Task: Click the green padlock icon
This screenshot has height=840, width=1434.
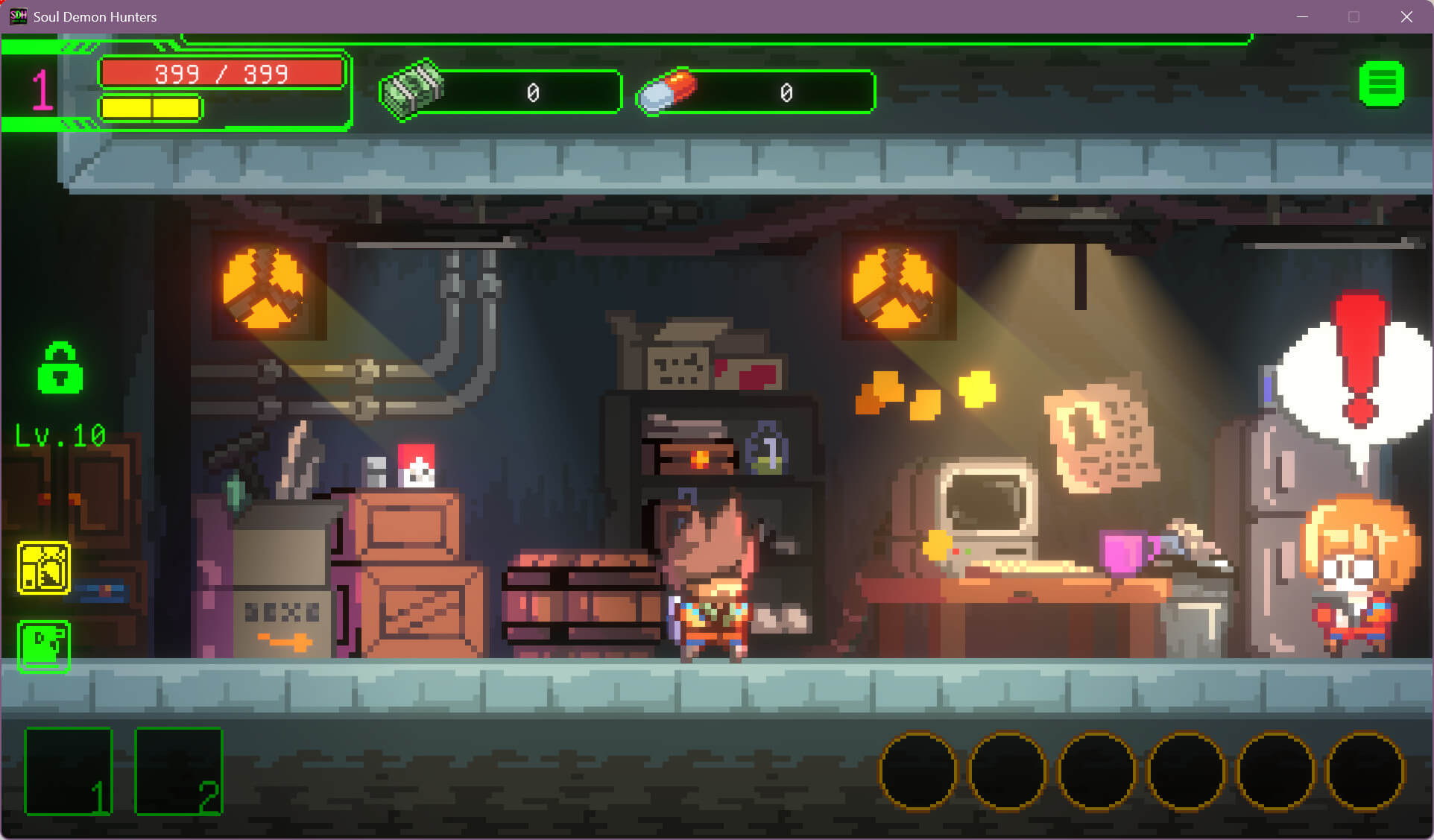Action: (x=60, y=368)
